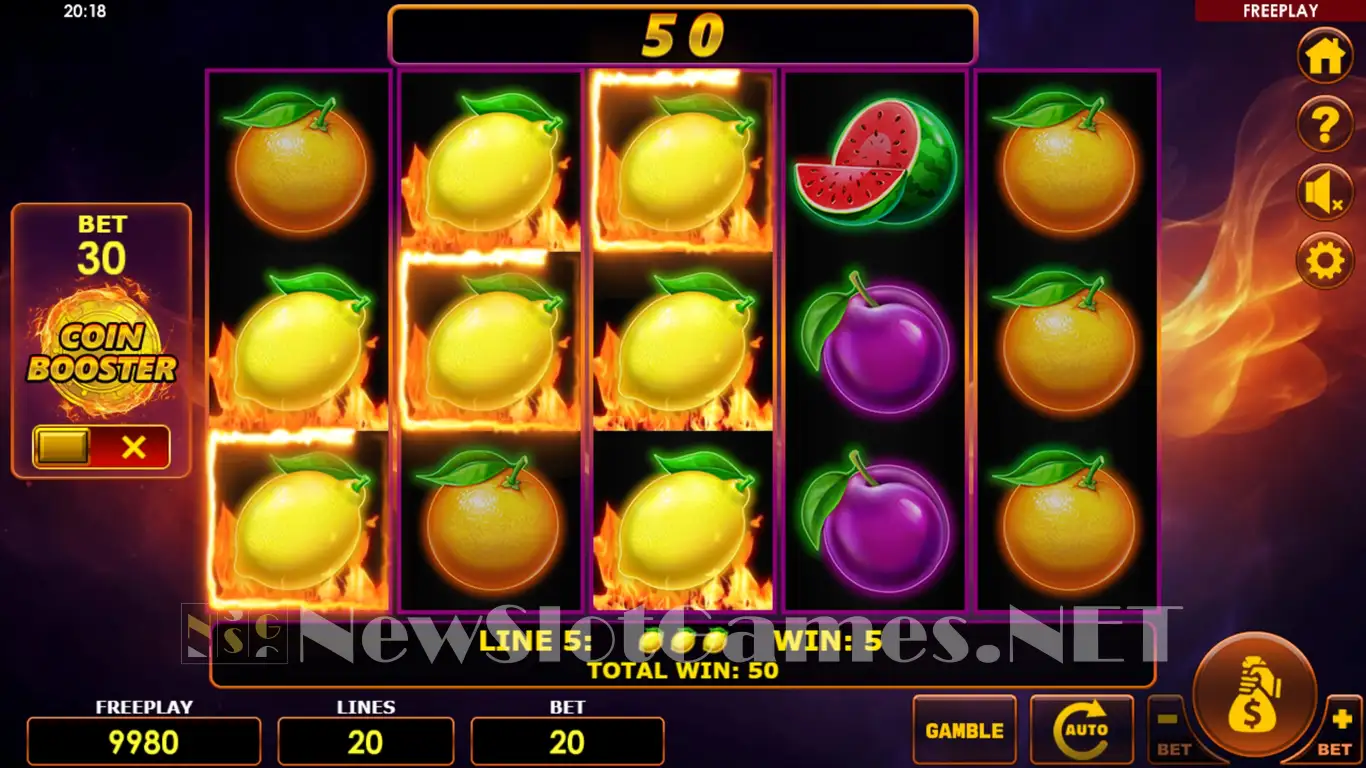Toggle the muted sound speaker
Screen dimensions: 1366x768
1325,193
